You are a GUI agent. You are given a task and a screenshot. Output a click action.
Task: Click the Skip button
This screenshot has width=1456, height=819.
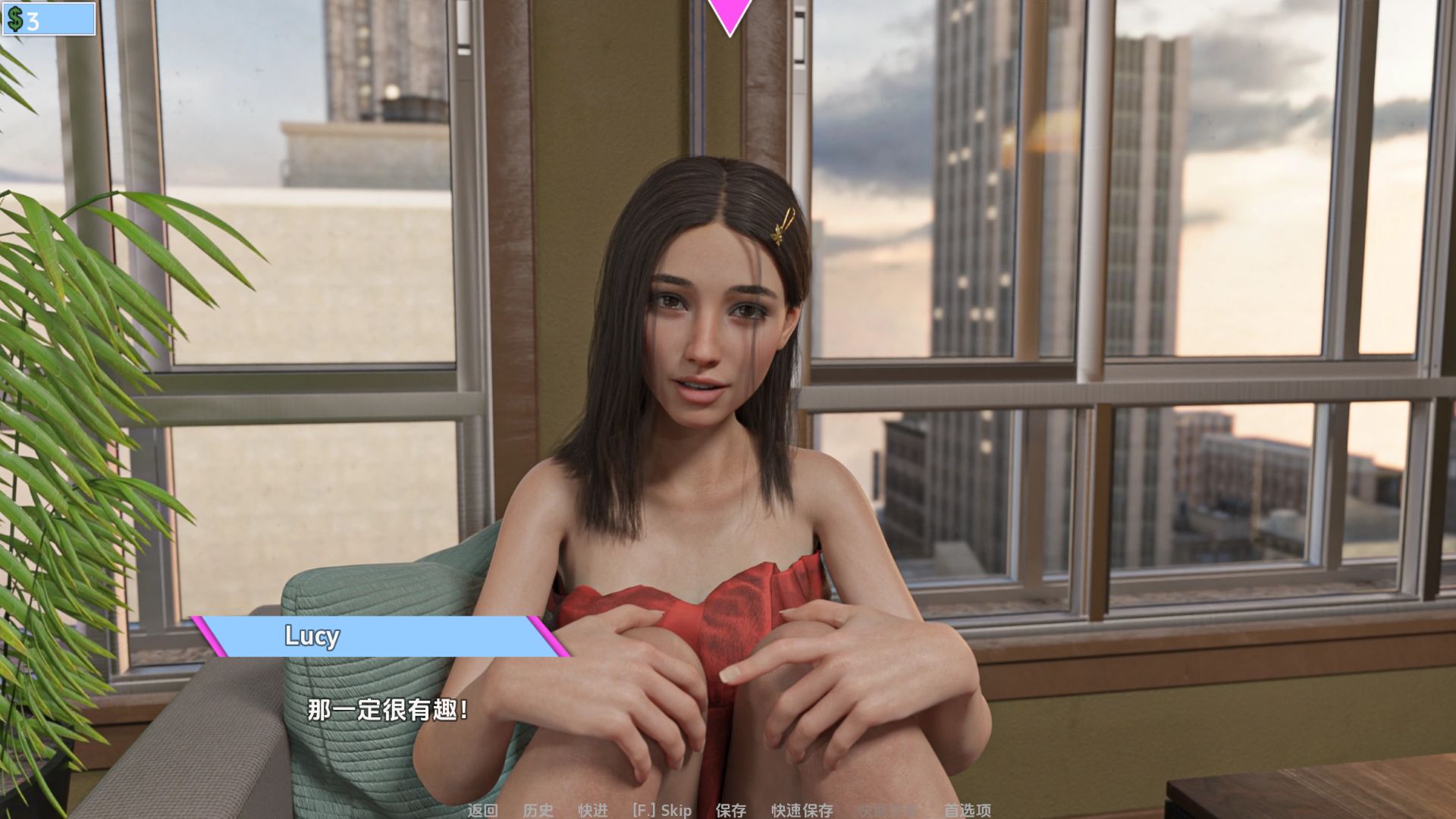click(x=662, y=810)
